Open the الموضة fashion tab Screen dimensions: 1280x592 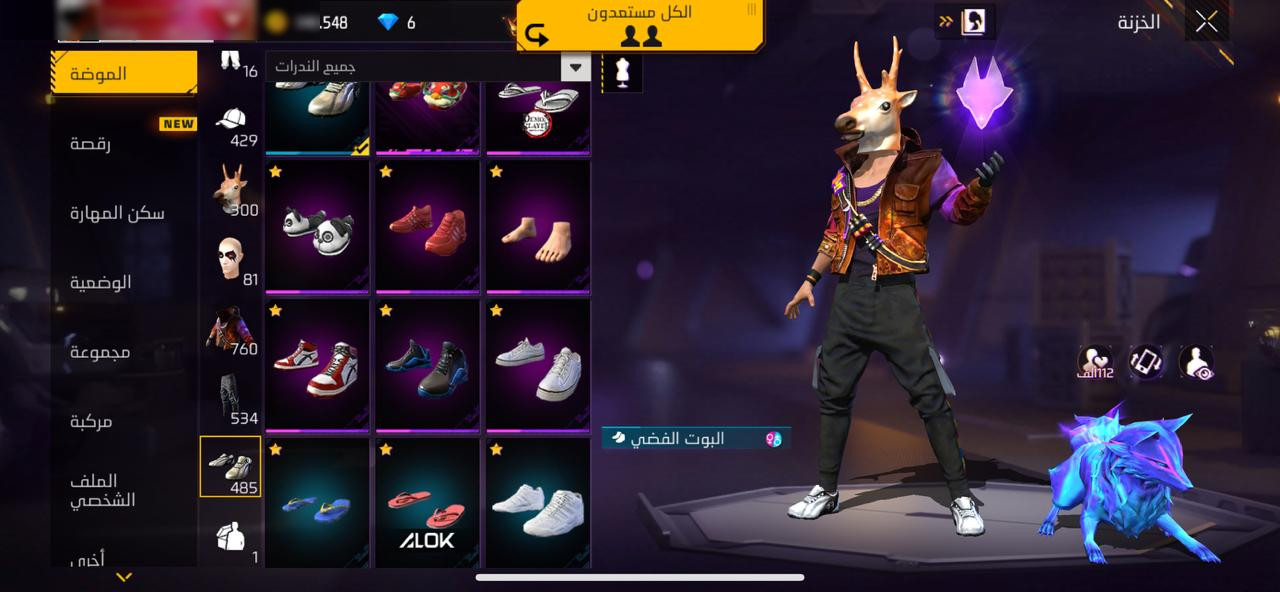[x=124, y=73]
